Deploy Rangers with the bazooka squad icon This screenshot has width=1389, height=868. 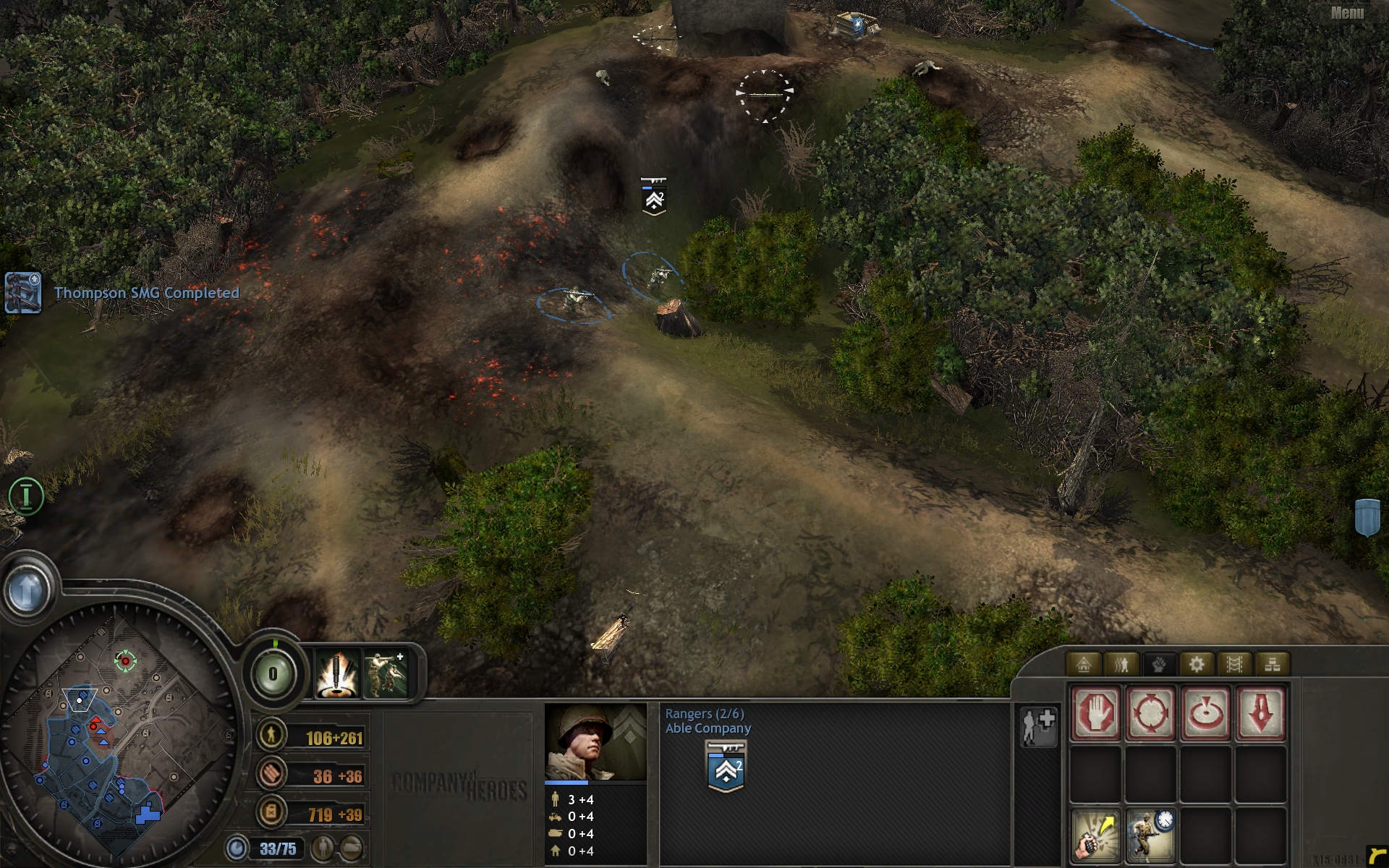pyautogui.click(x=385, y=674)
